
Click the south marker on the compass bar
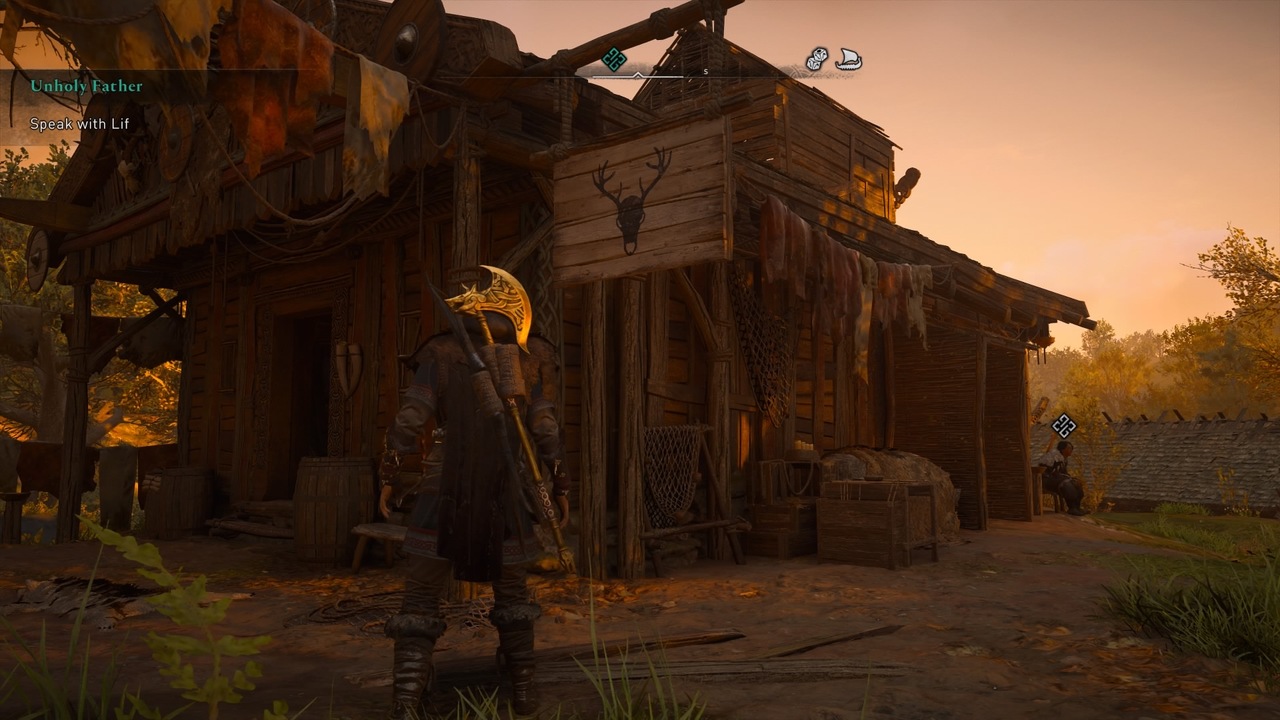[x=706, y=69]
